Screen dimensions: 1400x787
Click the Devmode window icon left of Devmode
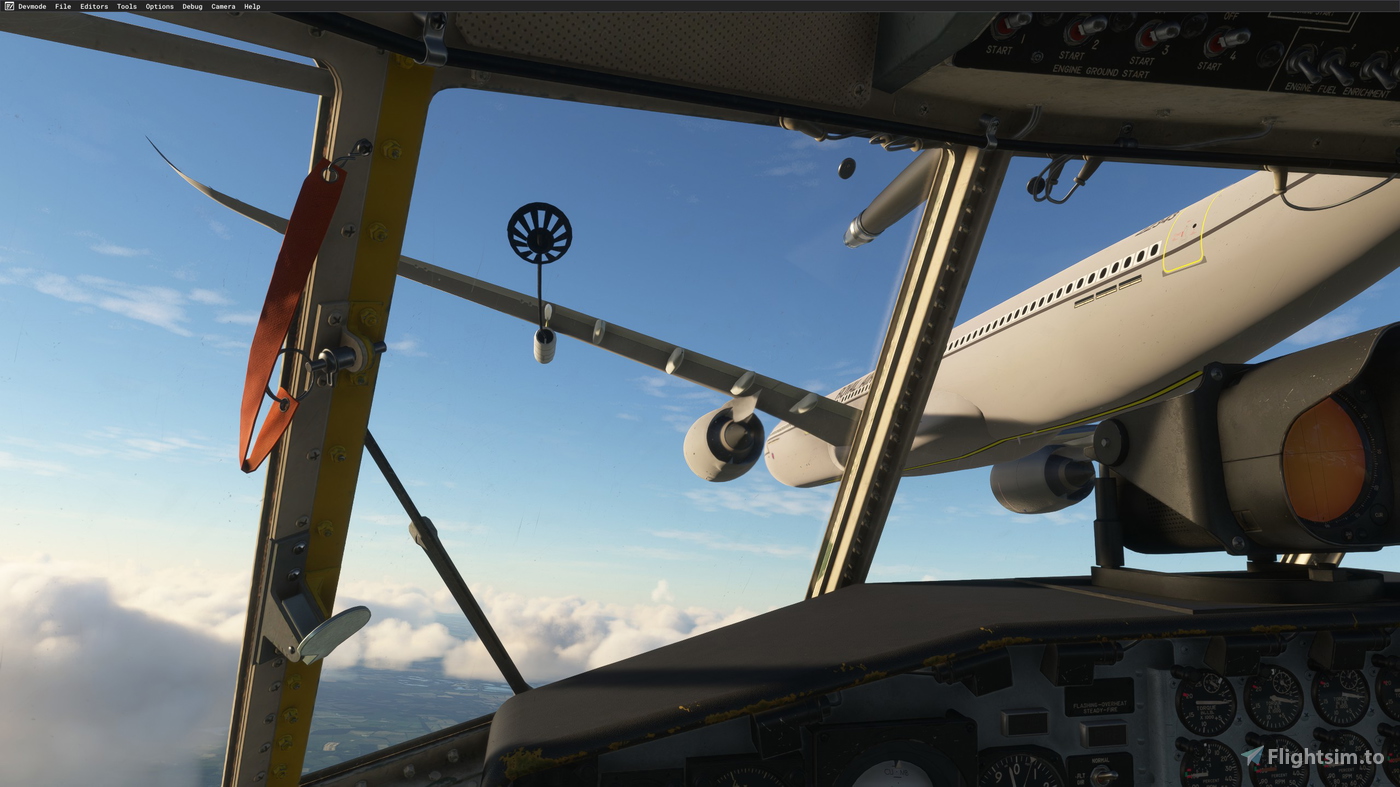click(8, 5)
